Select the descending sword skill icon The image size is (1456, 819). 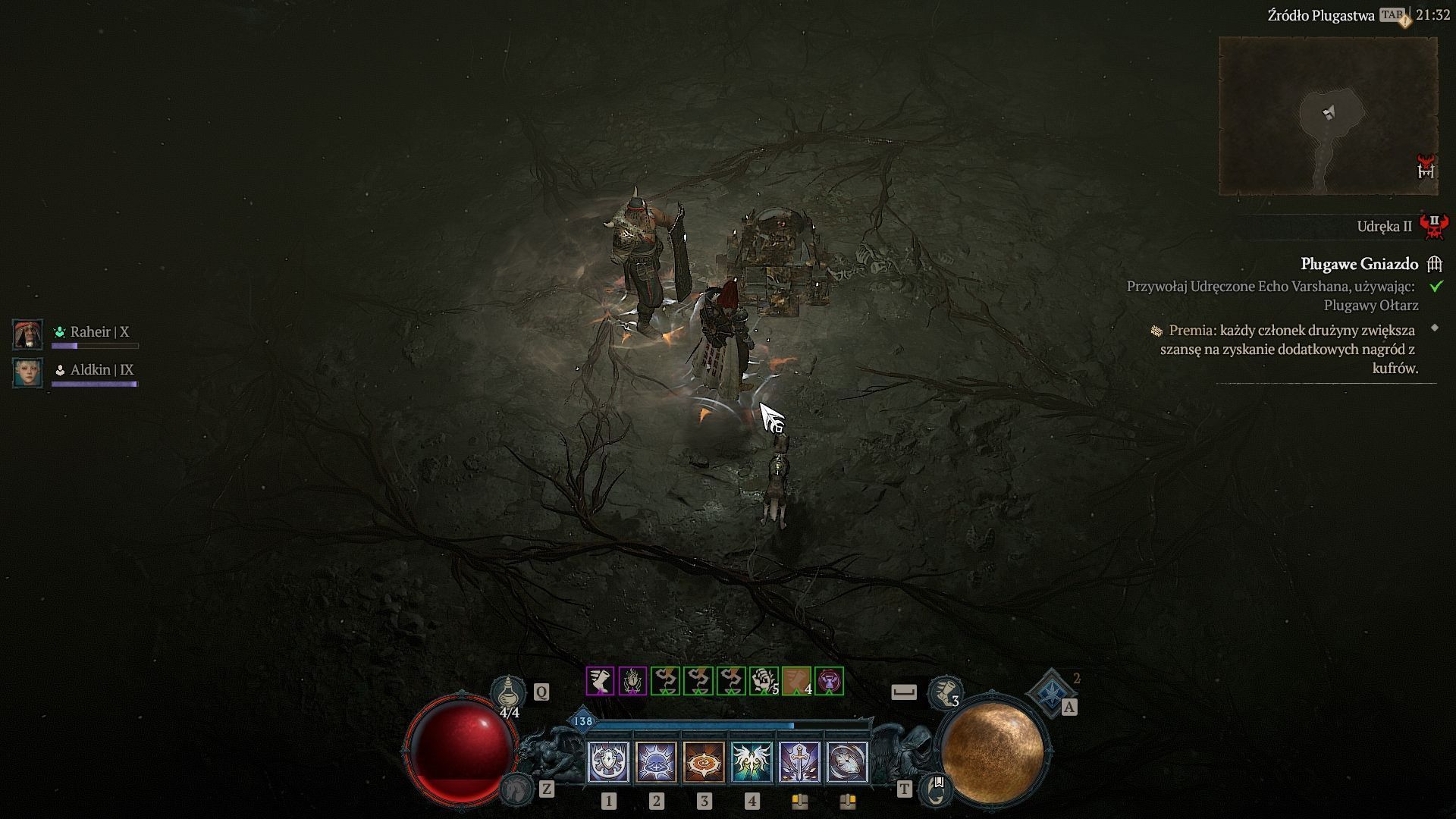(x=800, y=761)
